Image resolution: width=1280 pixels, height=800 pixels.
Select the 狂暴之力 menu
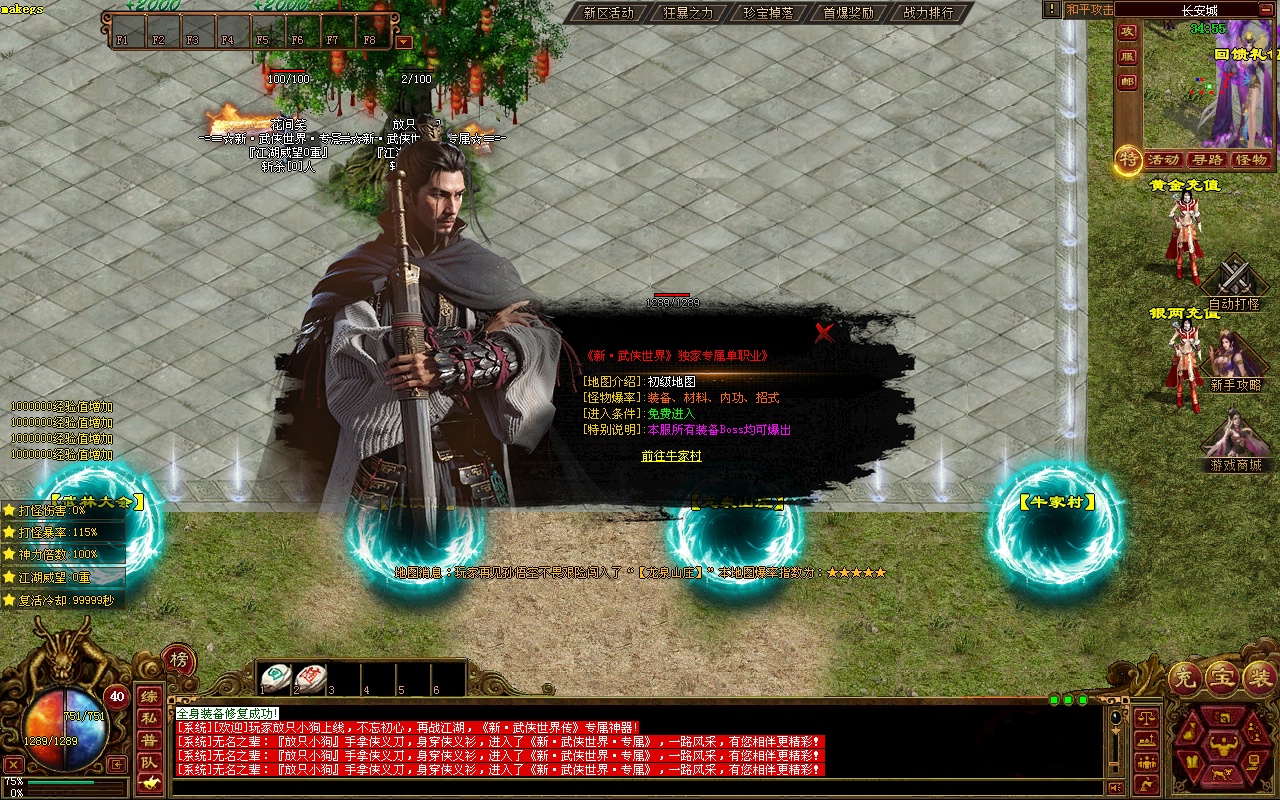[689, 13]
